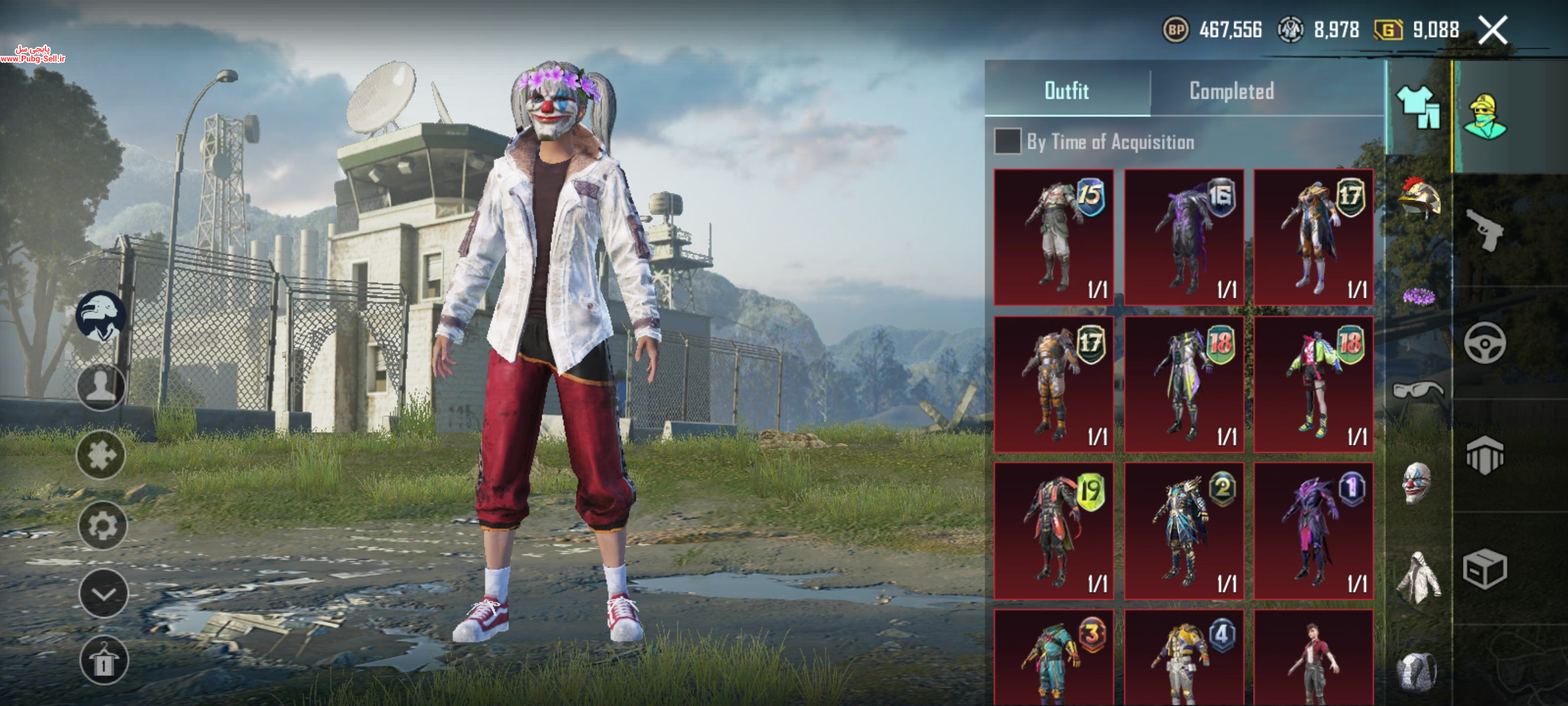Open the character face category with masked avatar

coord(1484,118)
